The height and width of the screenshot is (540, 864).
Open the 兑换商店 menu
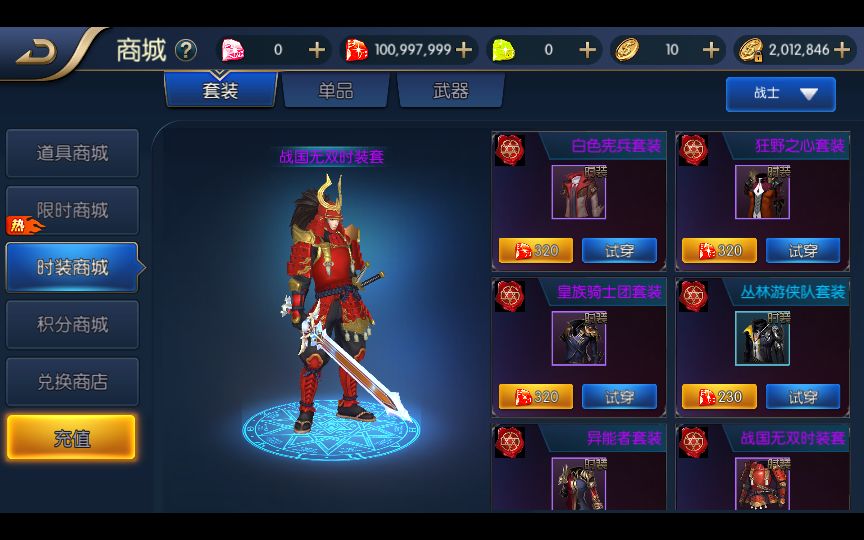tap(72, 381)
